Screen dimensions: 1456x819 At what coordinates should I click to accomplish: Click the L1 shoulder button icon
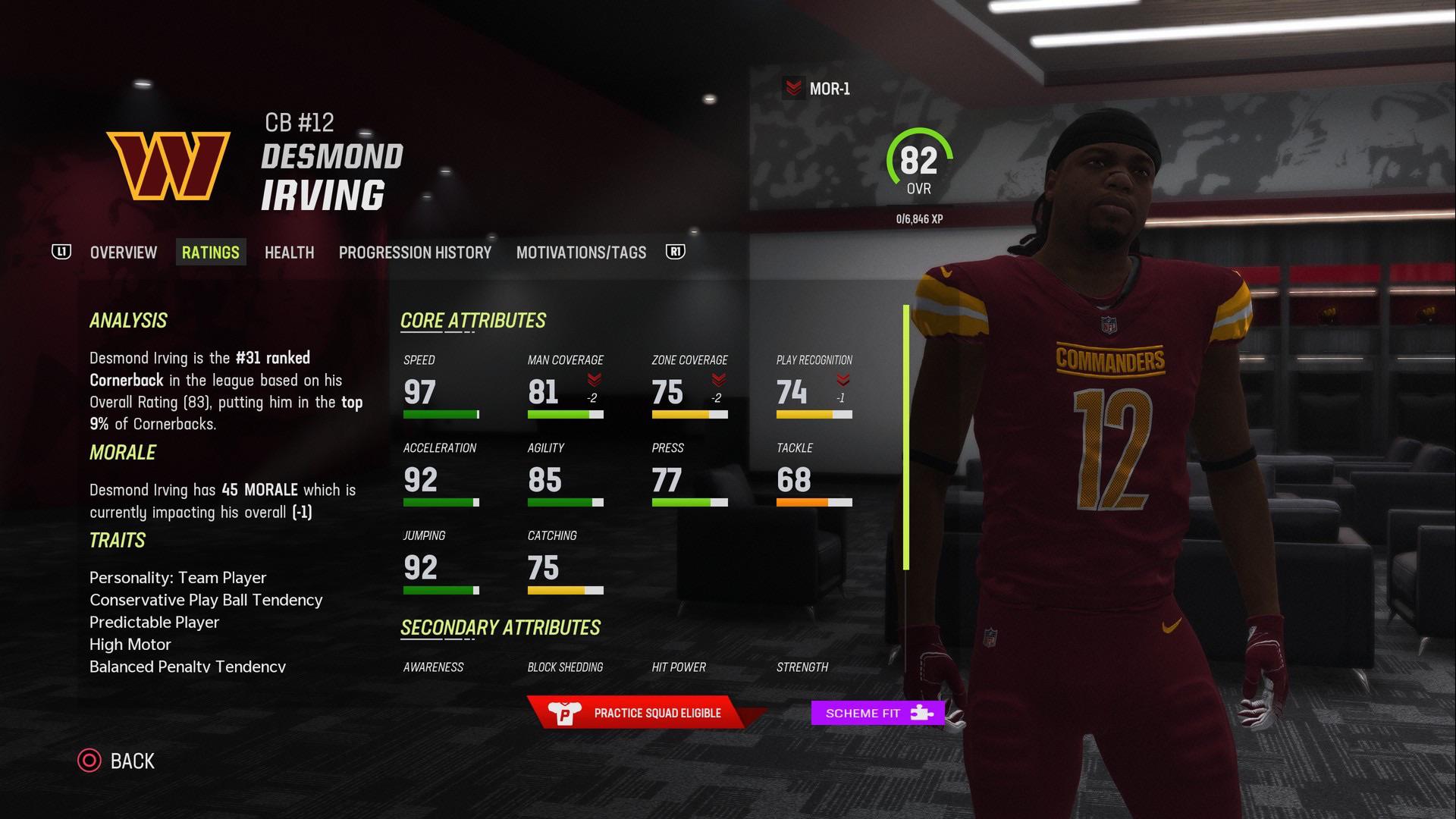[61, 251]
